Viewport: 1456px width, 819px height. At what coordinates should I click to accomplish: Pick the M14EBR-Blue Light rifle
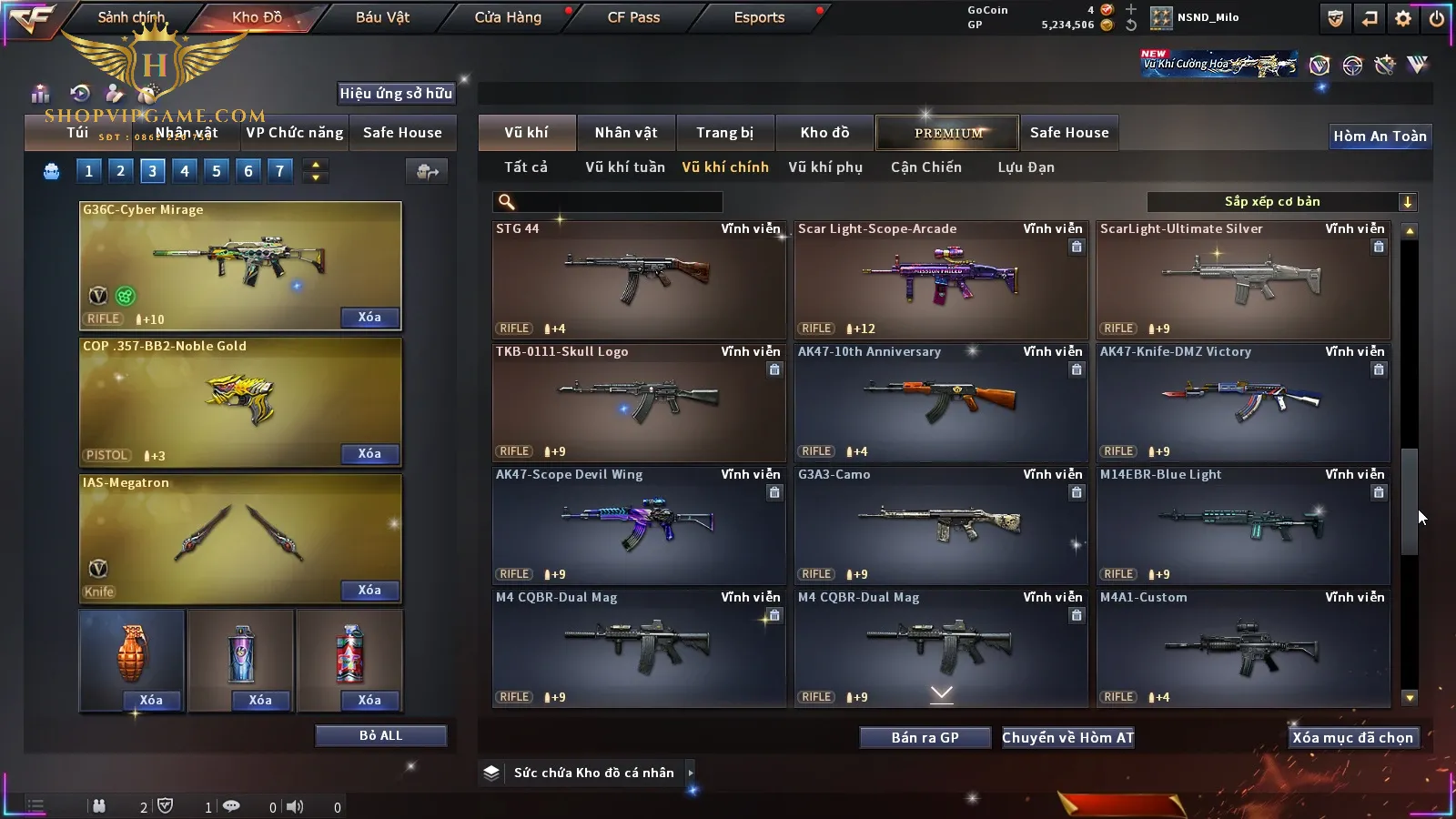(1243, 525)
